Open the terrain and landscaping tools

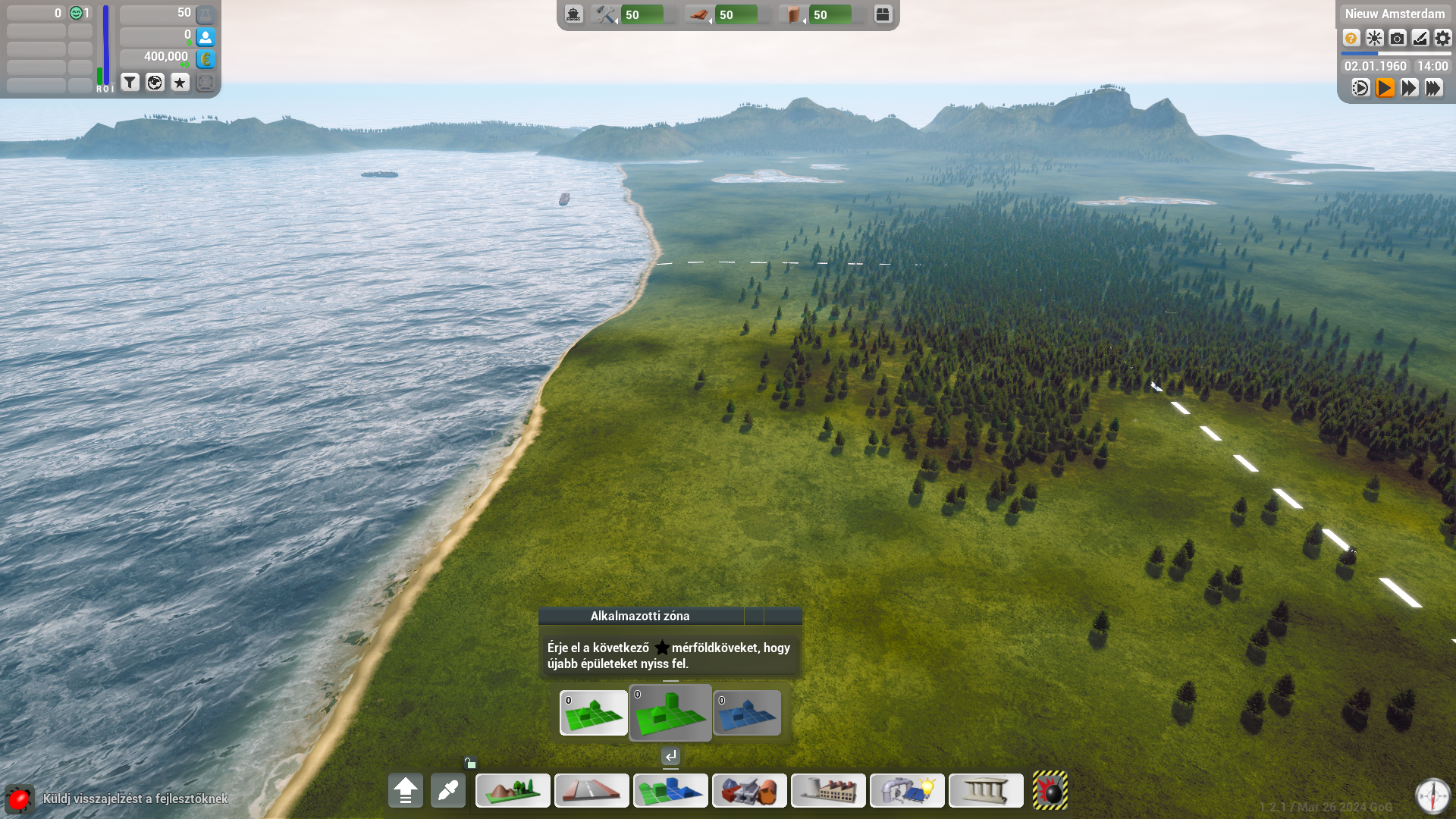point(513,791)
